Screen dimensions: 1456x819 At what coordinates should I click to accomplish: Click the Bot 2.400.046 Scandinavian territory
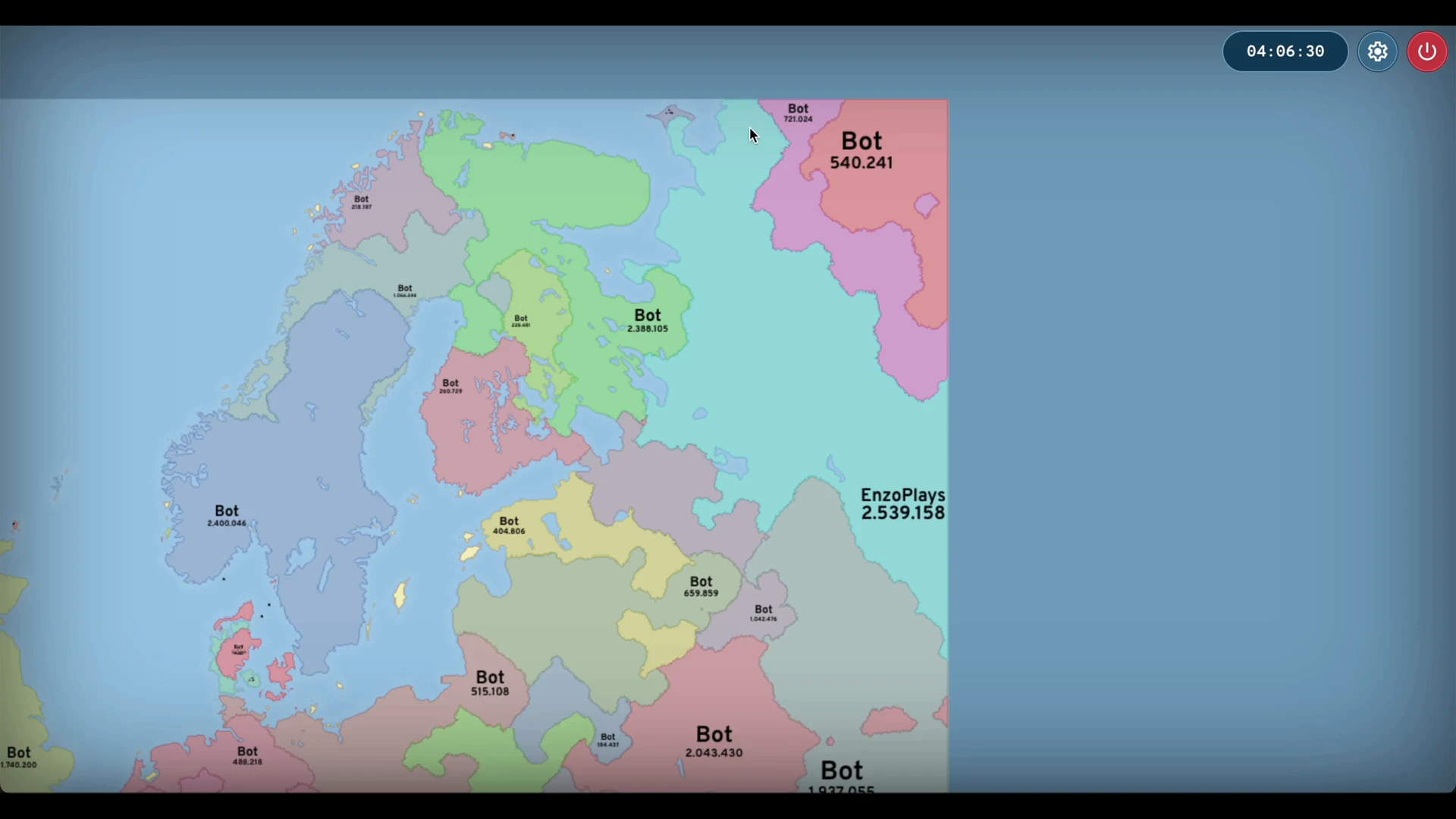tap(226, 516)
